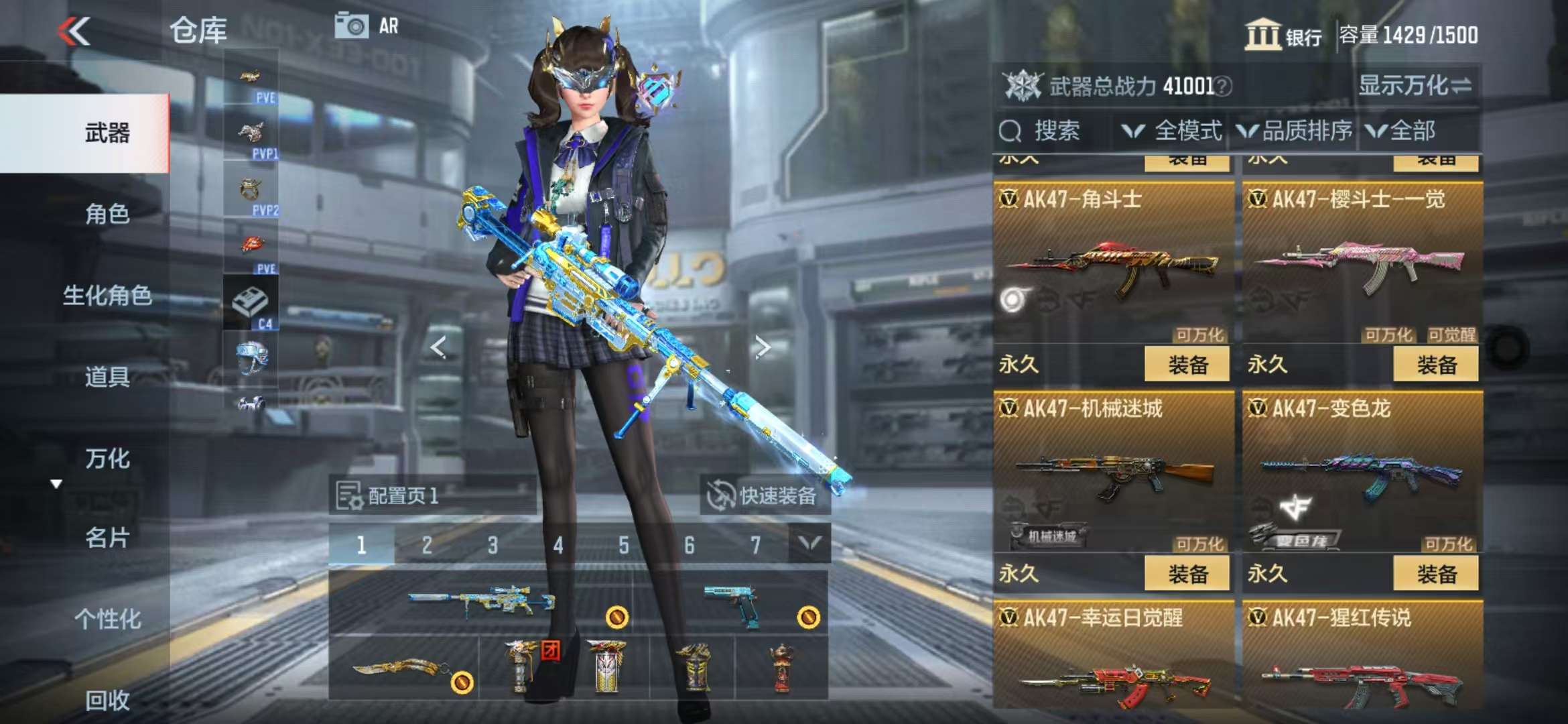
Task: Toggle the 显示万化 display switch
Action: (1415, 86)
